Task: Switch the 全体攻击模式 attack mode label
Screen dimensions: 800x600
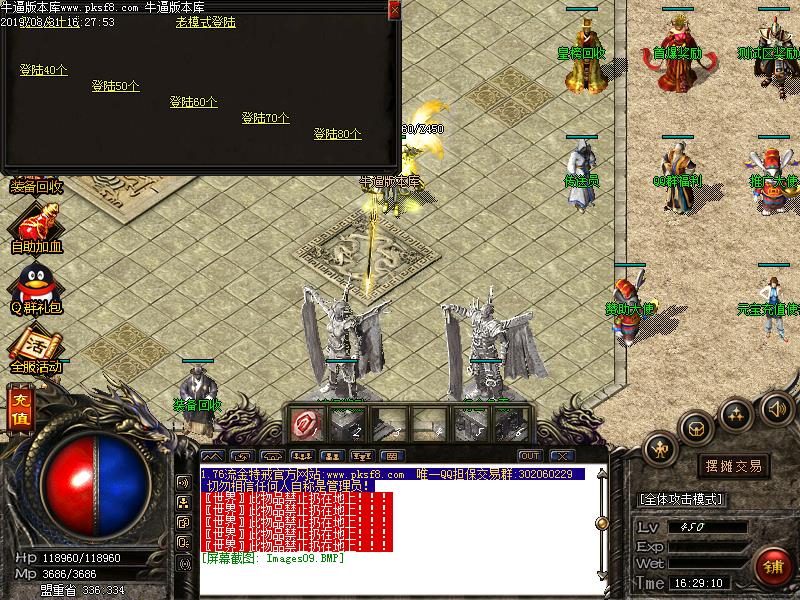Action: [681, 499]
